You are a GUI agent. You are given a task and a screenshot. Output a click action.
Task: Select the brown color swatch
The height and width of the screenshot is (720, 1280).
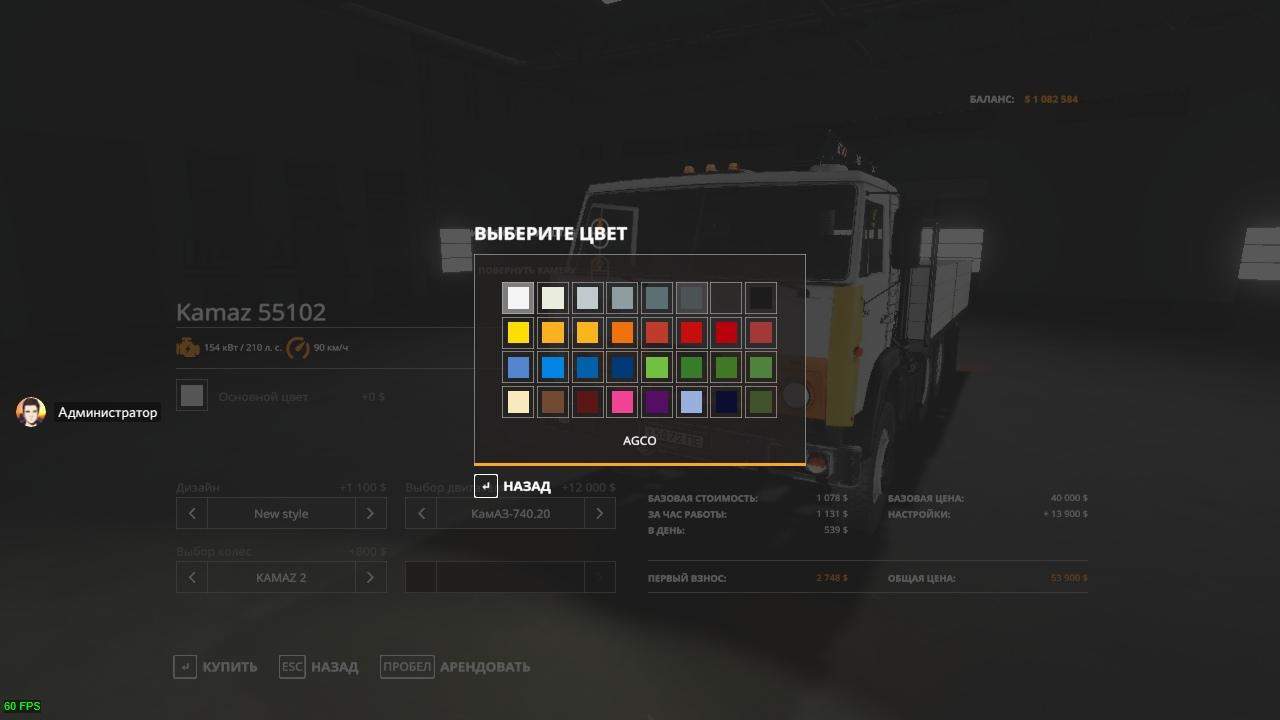pos(553,403)
